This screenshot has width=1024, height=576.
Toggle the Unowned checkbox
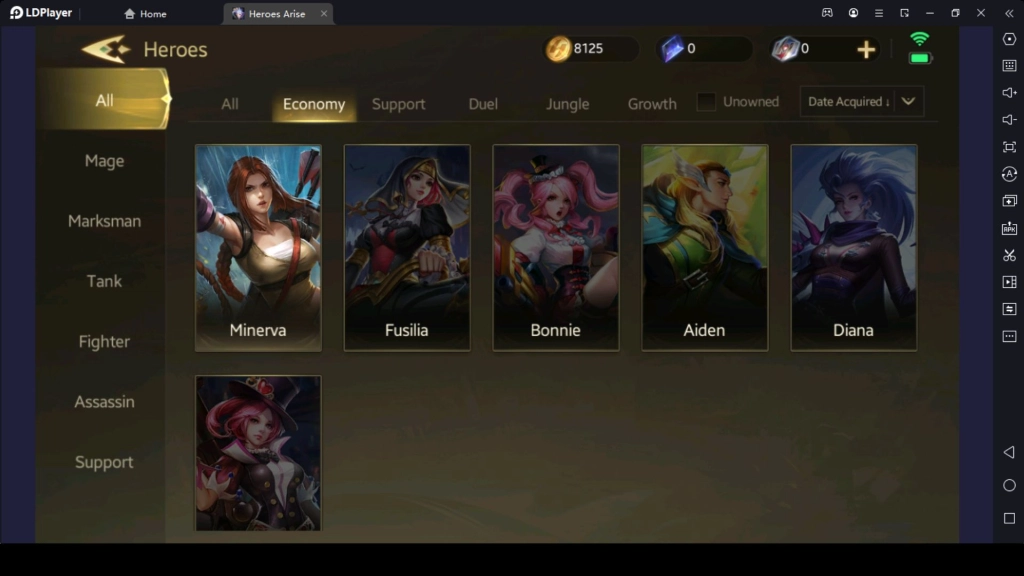click(x=707, y=102)
